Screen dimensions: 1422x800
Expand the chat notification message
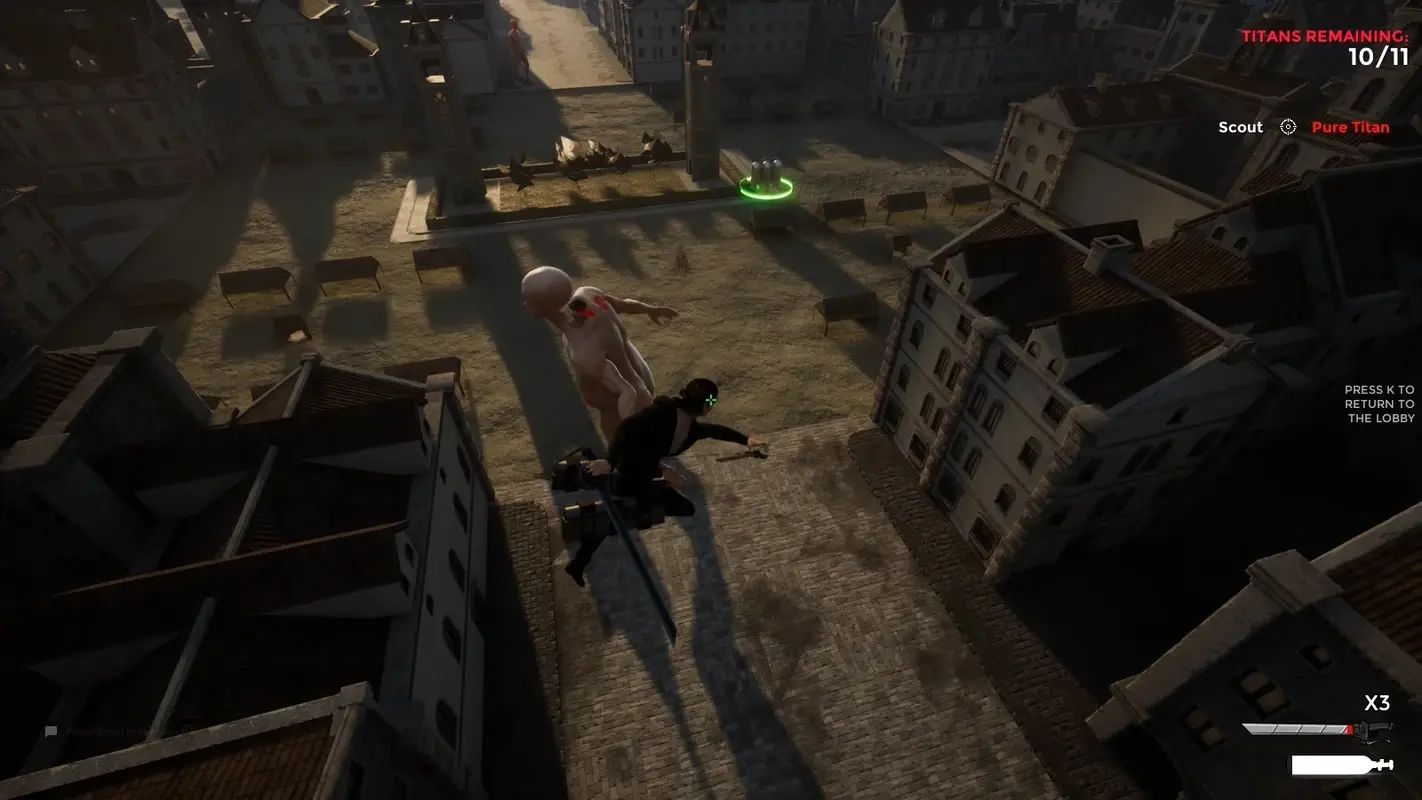click(130, 731)
